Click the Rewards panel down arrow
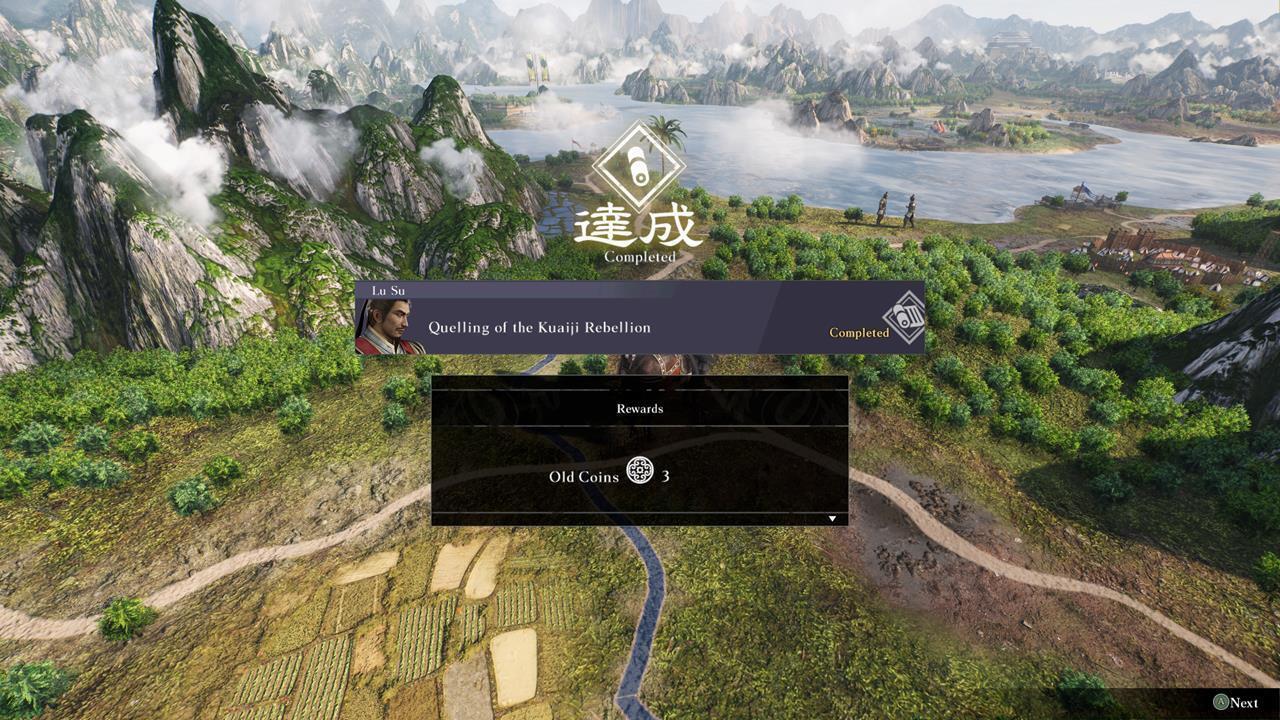This screenshot has width=1280, height=720. [x=832, y=519]
